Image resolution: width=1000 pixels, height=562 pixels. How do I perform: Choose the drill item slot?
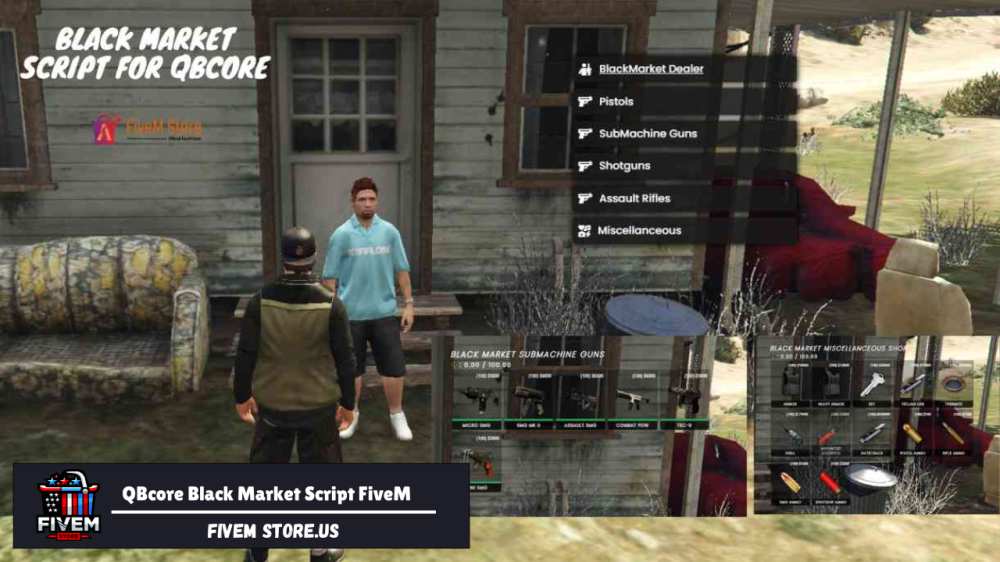coord(789,436)
